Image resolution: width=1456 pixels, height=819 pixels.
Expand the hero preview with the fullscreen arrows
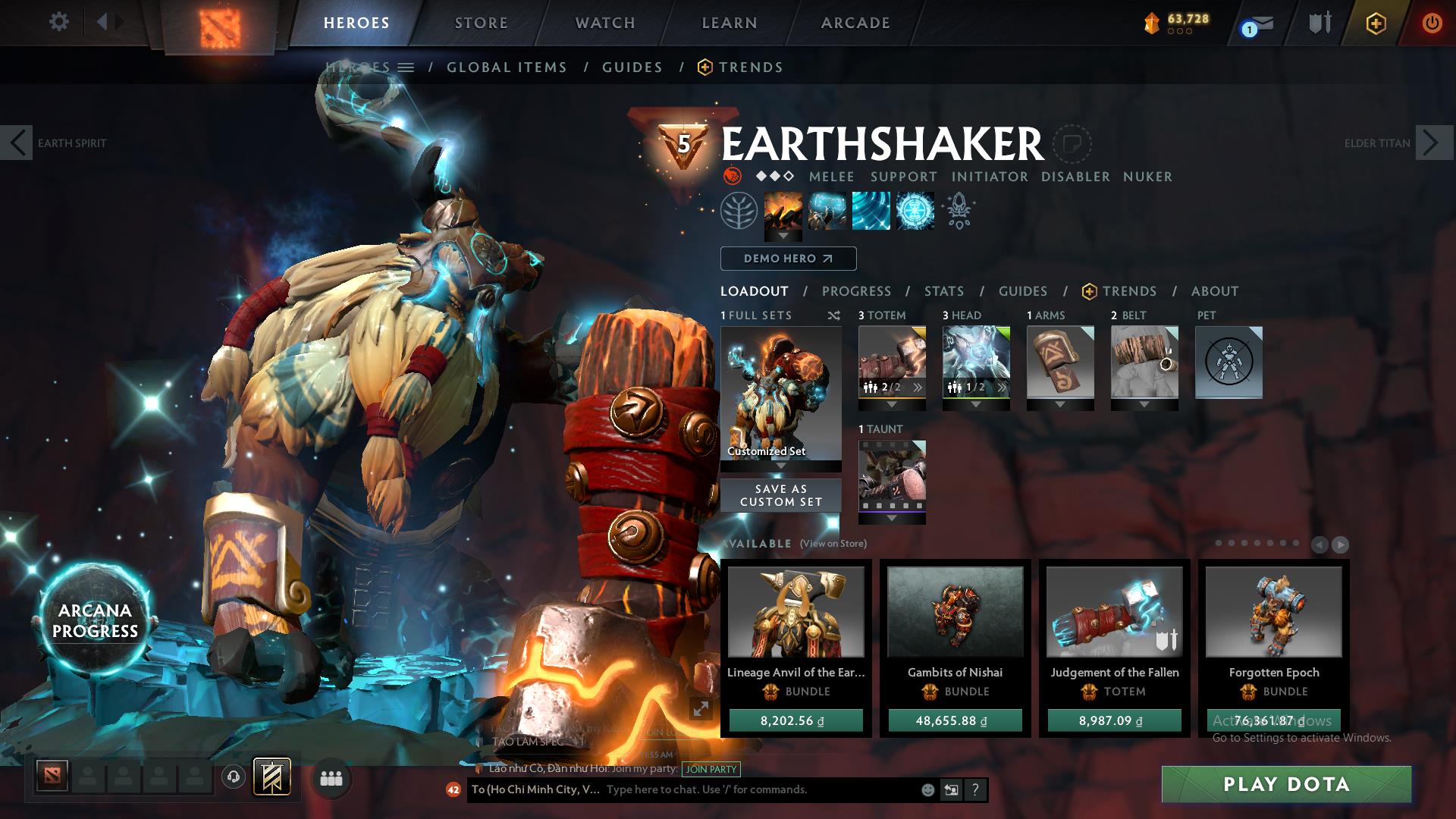[701, 709]
